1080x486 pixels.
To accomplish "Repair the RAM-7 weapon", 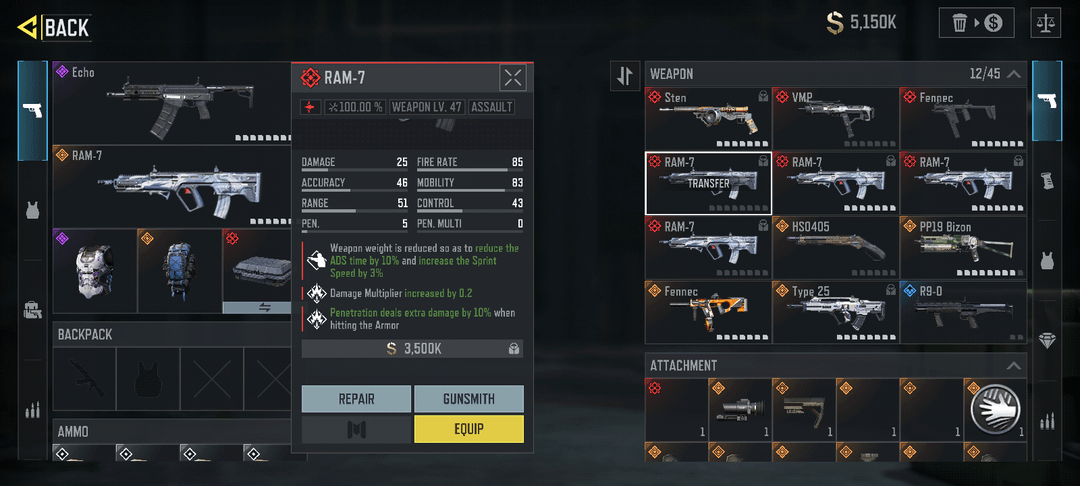I will coord(356,399).
